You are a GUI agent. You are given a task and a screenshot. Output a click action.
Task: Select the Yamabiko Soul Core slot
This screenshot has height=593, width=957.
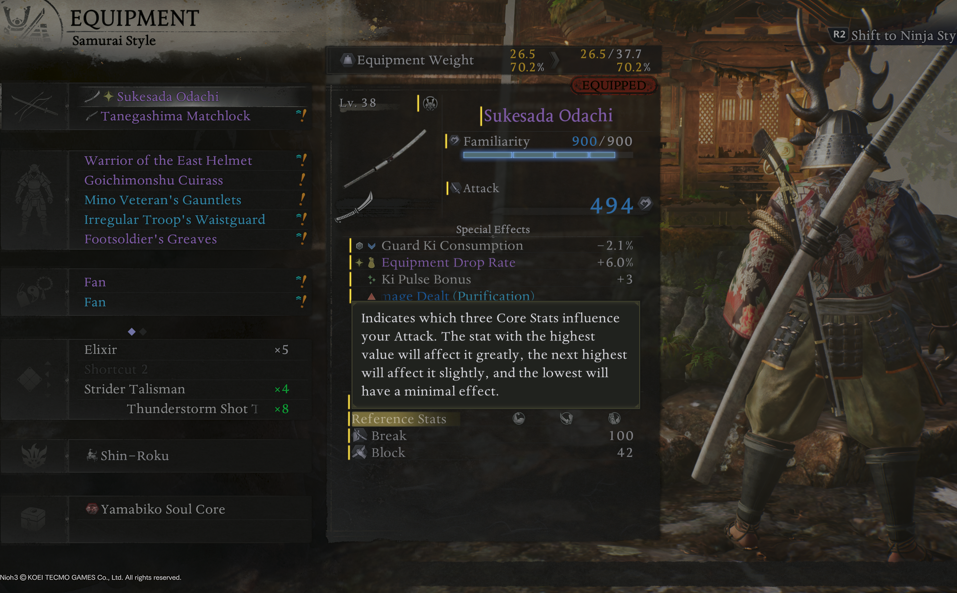coord(162,510)
